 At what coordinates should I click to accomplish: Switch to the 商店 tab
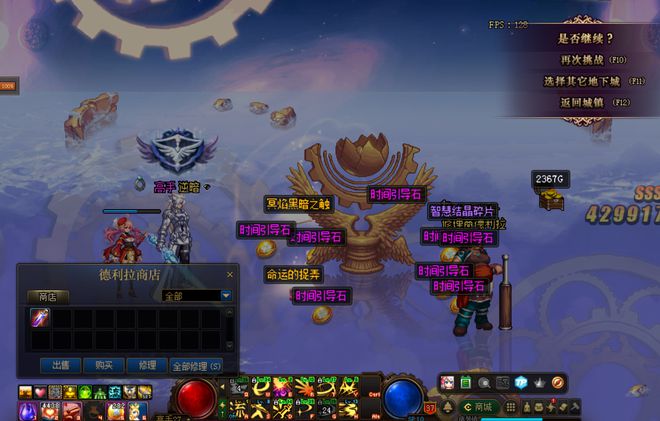coord(47,296)
